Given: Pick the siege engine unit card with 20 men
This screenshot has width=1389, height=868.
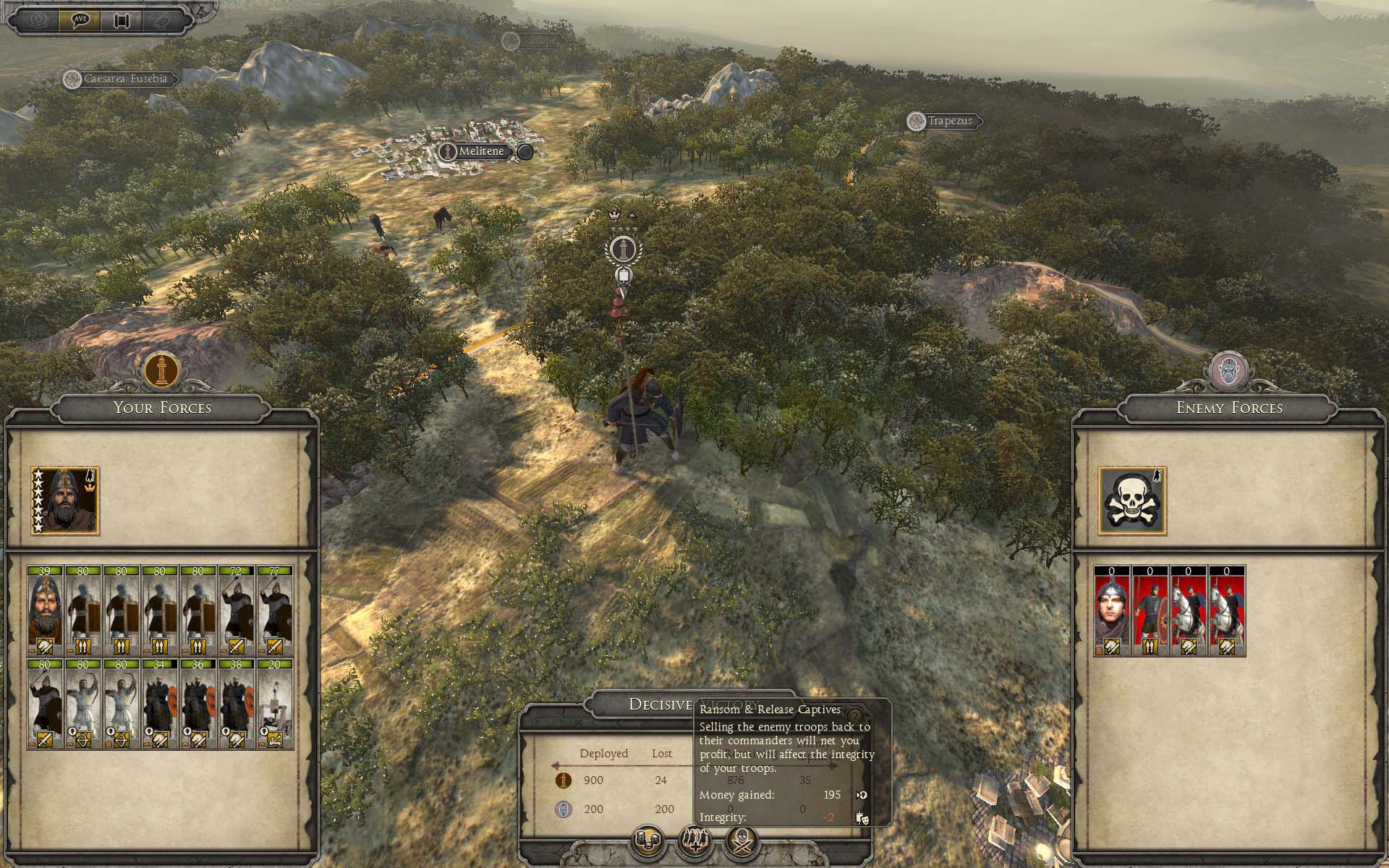Looking at the screenshot, I should (x=275, y=704).
